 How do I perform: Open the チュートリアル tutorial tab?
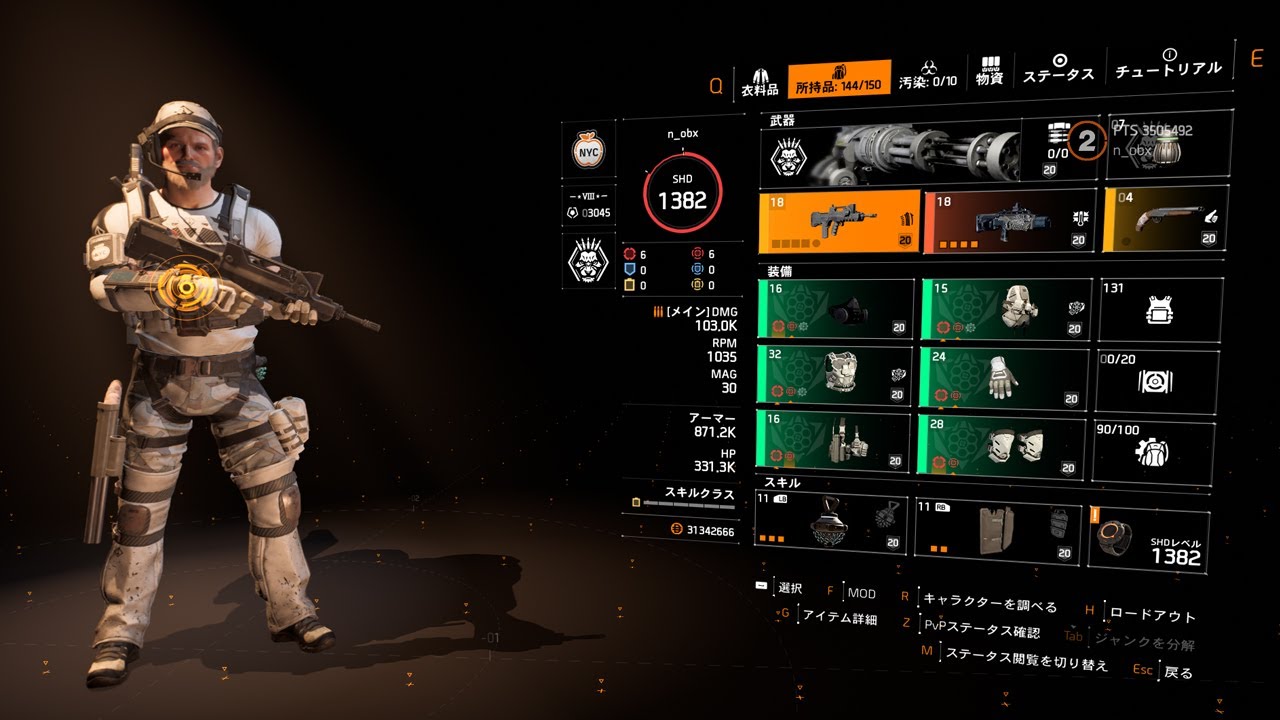pyautogui.click(x=1167, y=65)
